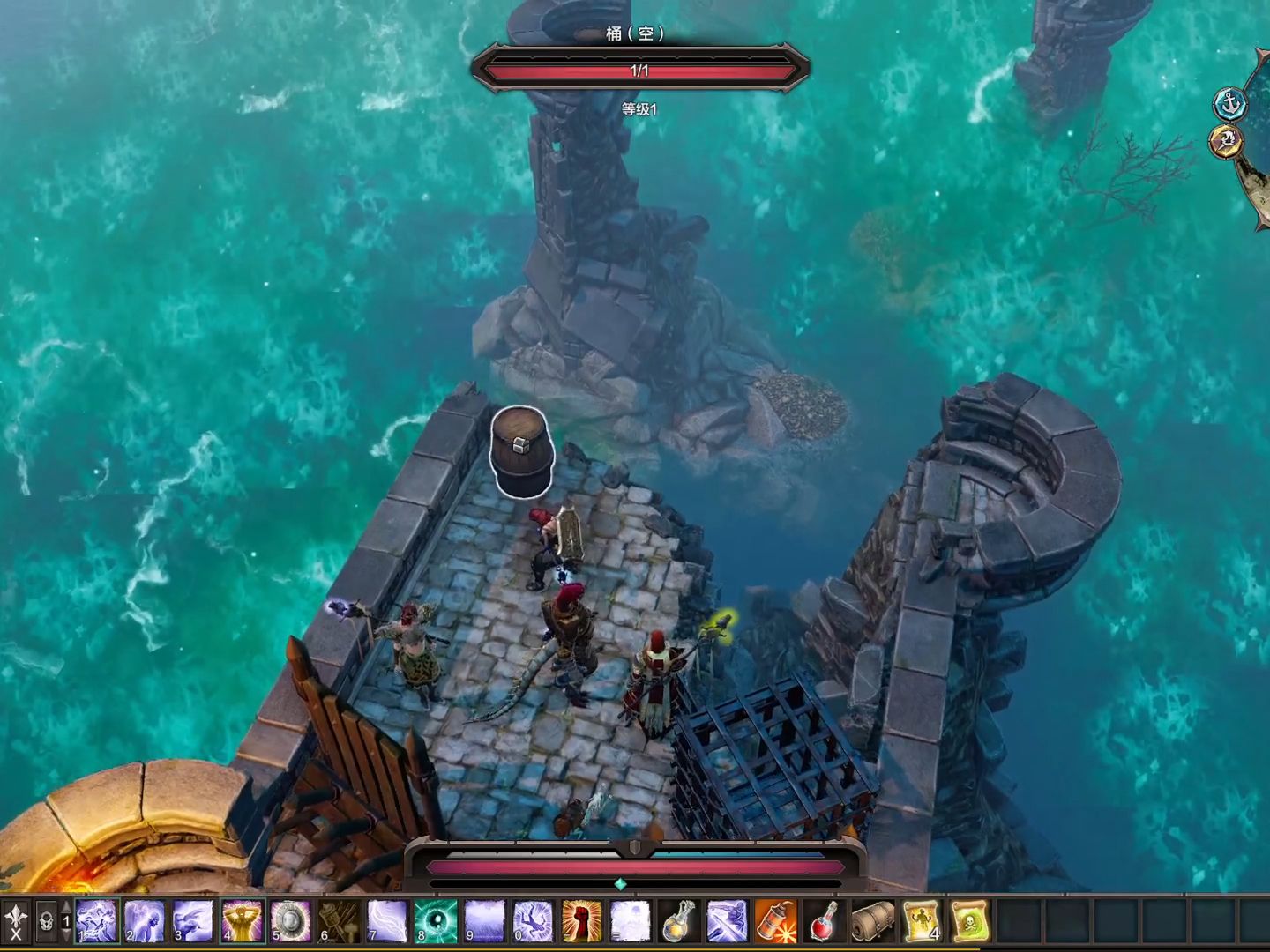Toggle the hotbar padlock
Image resolution: width=1270 pixels, height=952 pixels.
(46, 922)
